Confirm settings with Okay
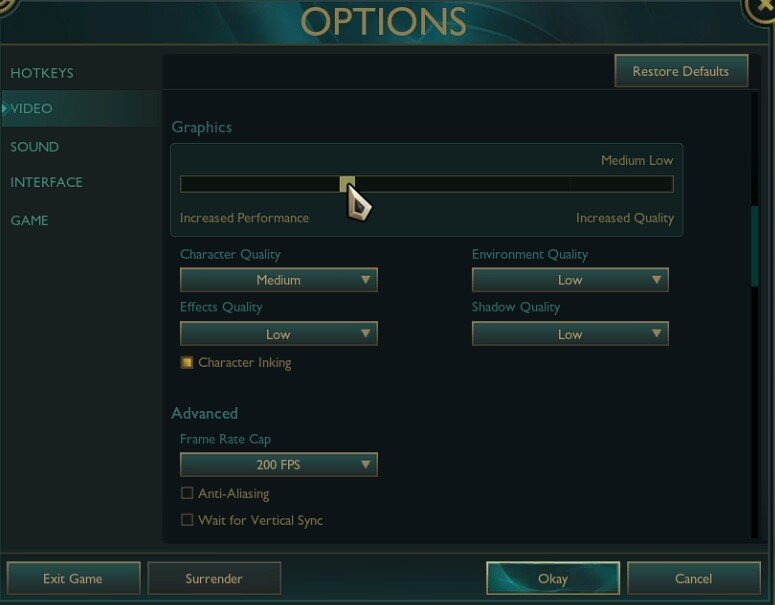 pos(552,578)
